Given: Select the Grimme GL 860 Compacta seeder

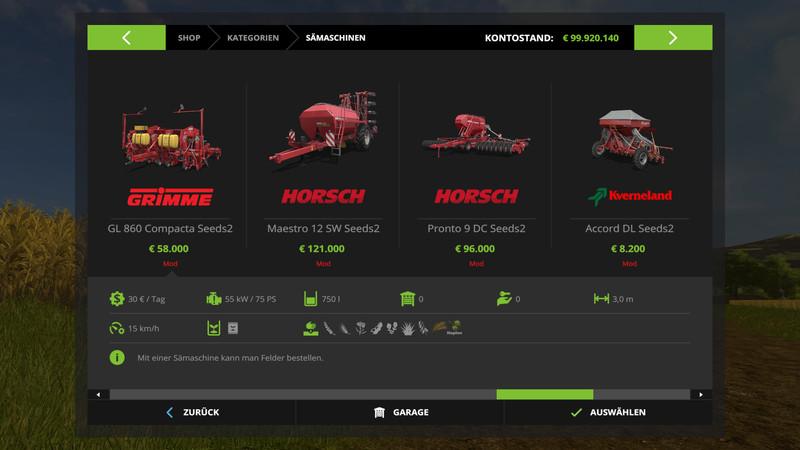Looking at the screenshot, I should [x=169, y=170].
